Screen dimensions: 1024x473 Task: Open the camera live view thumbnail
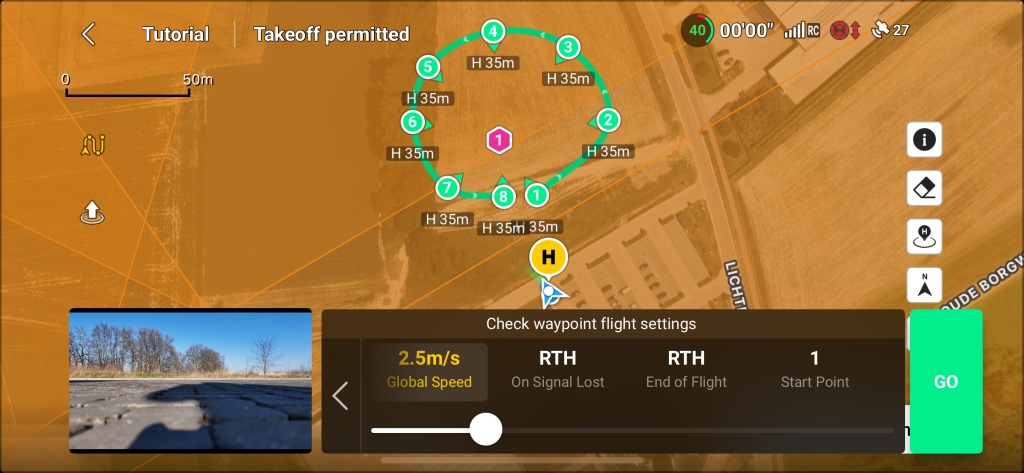click(190, 380)
